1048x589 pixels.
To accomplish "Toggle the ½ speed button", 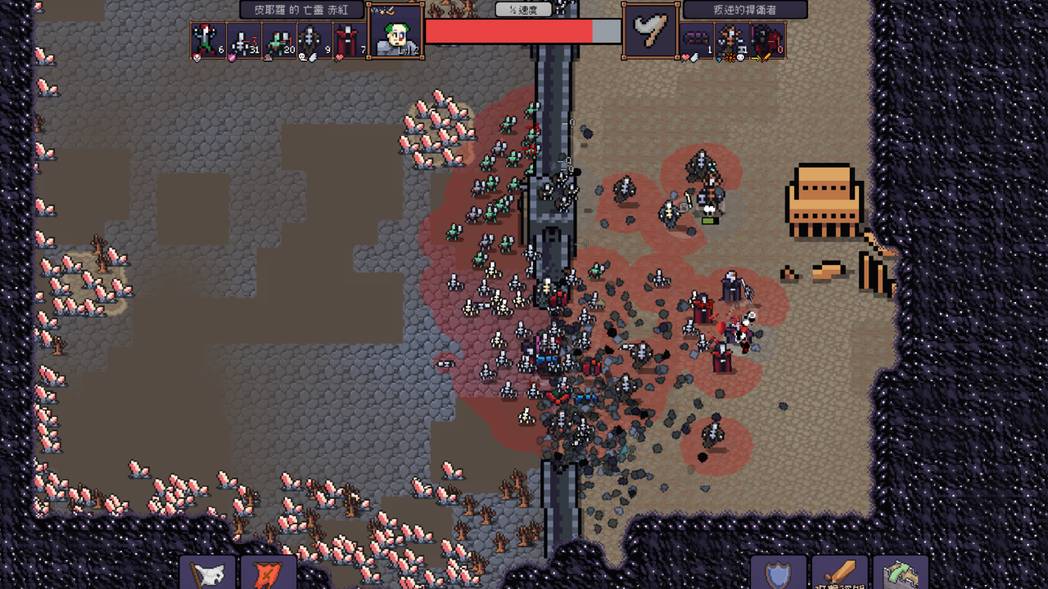I will click(523, 9).
